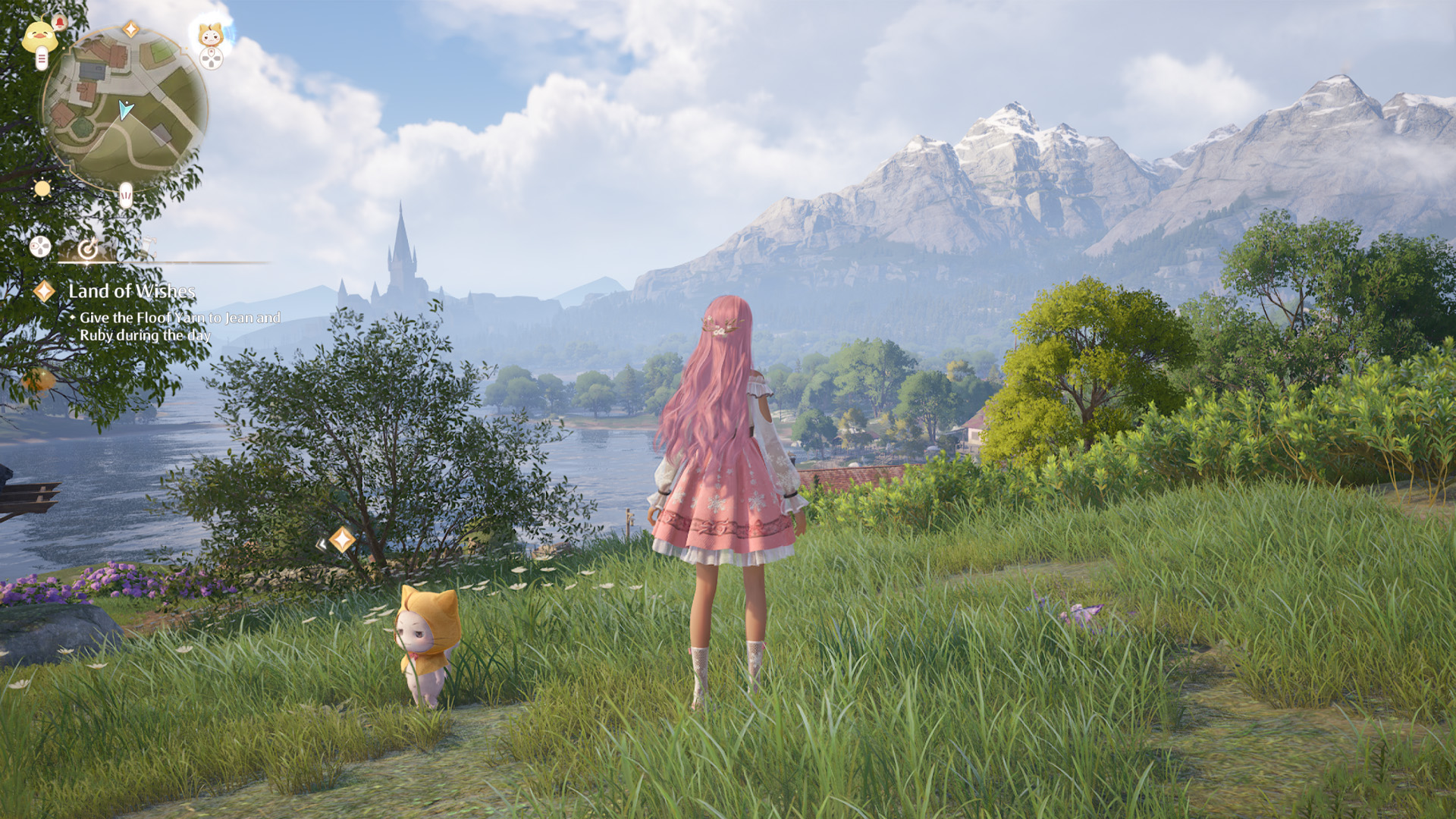This screenshot has width=1456, height=819.
Task: Click the sun weather icon left of the minimap
Action: click(42, 188)
